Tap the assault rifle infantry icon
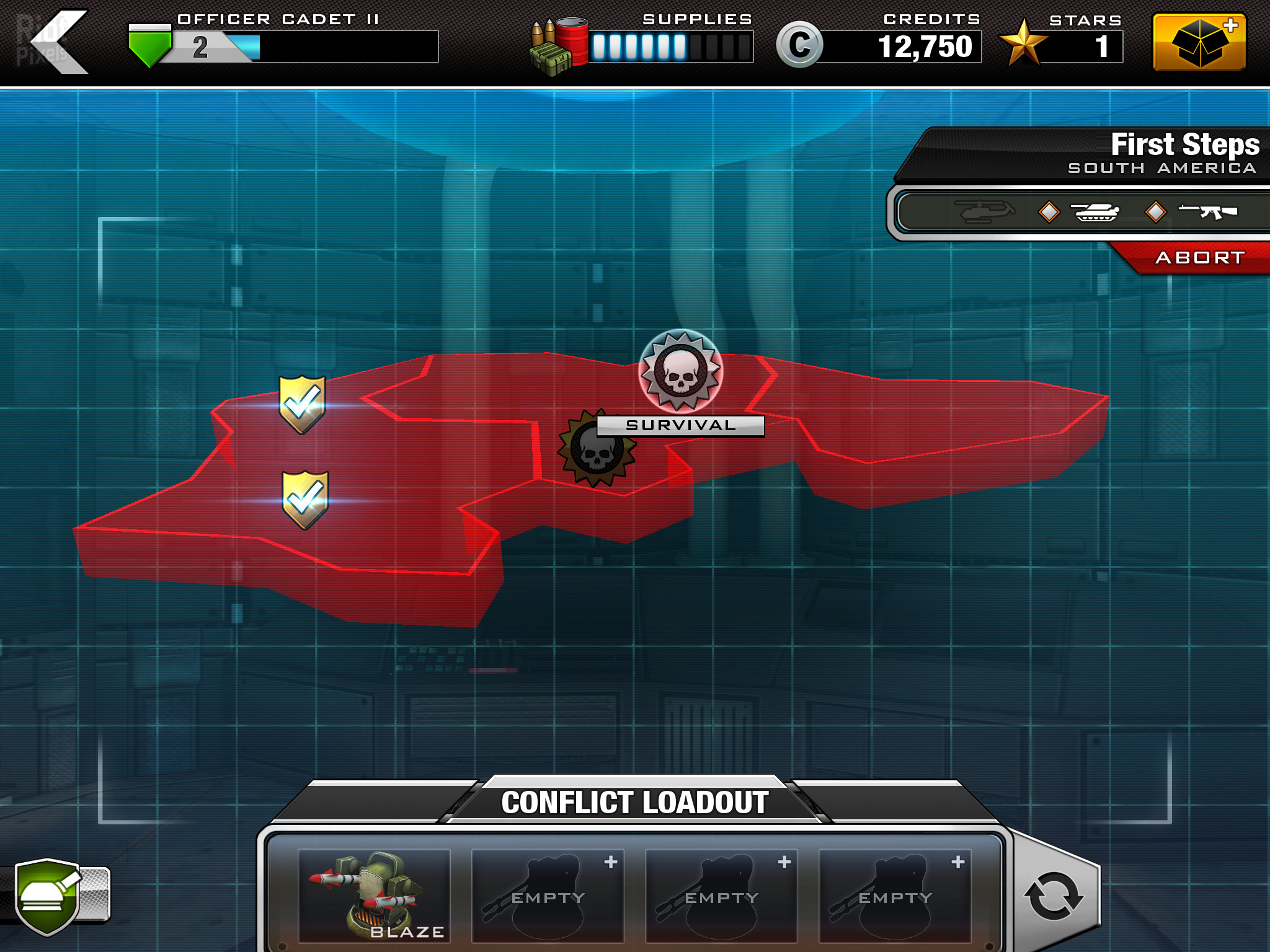 point(1207,211)
